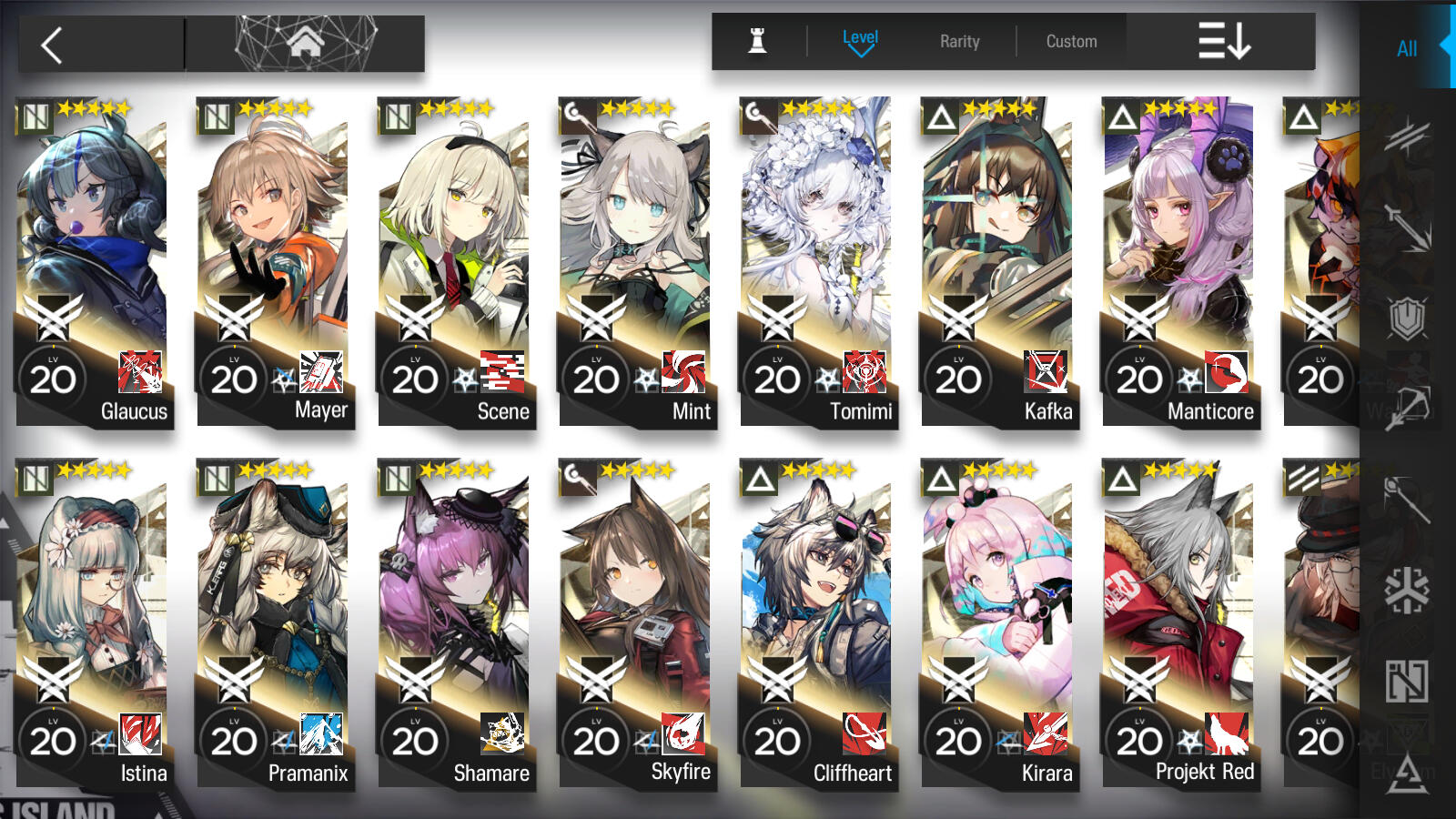This screenshot has height=819, width=1456.
Task: Select the Kafka operator card
Action: [x=997, y=262]
